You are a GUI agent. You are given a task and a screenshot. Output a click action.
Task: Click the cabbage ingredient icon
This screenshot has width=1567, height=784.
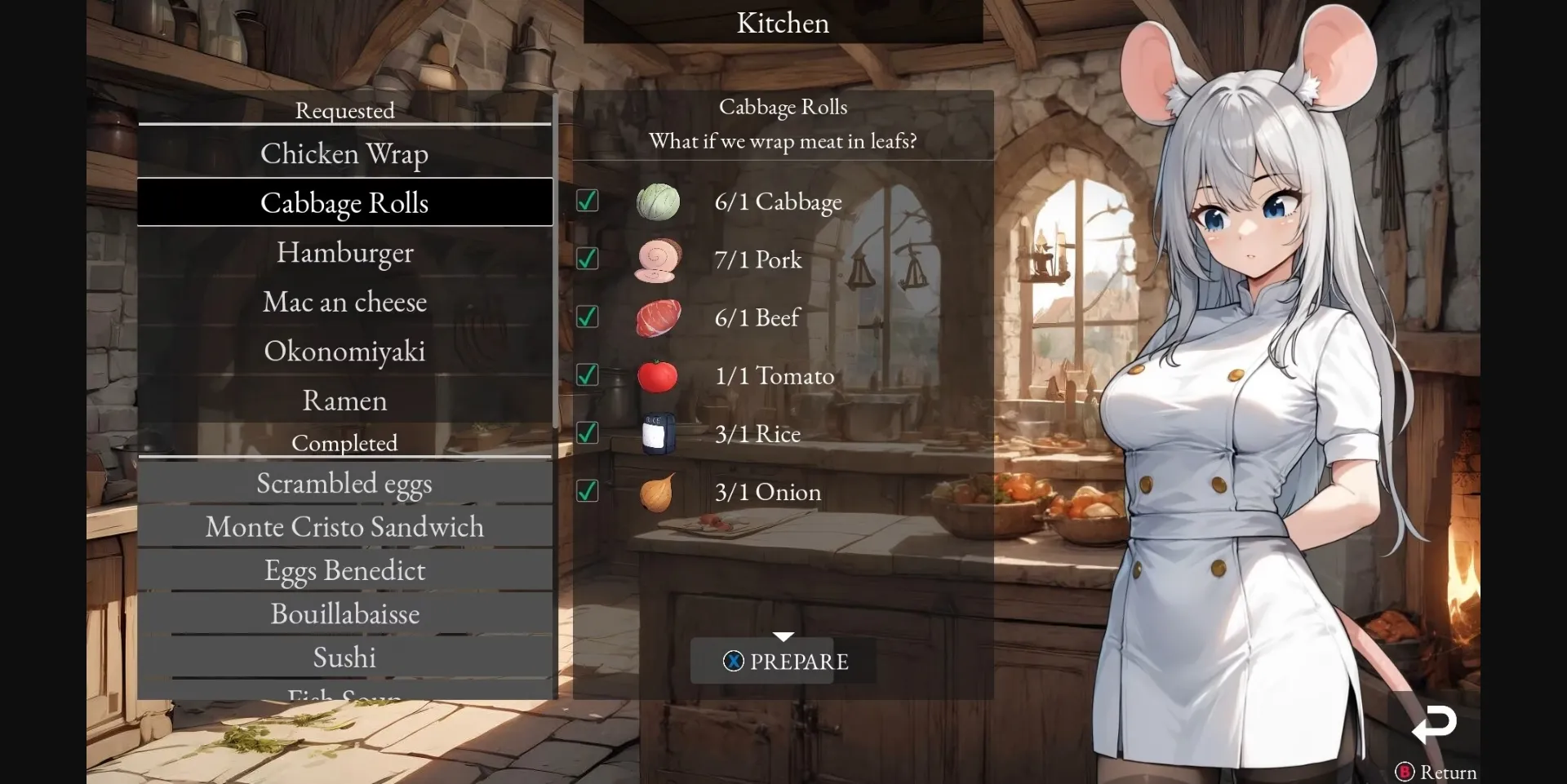tap(658, 202)
